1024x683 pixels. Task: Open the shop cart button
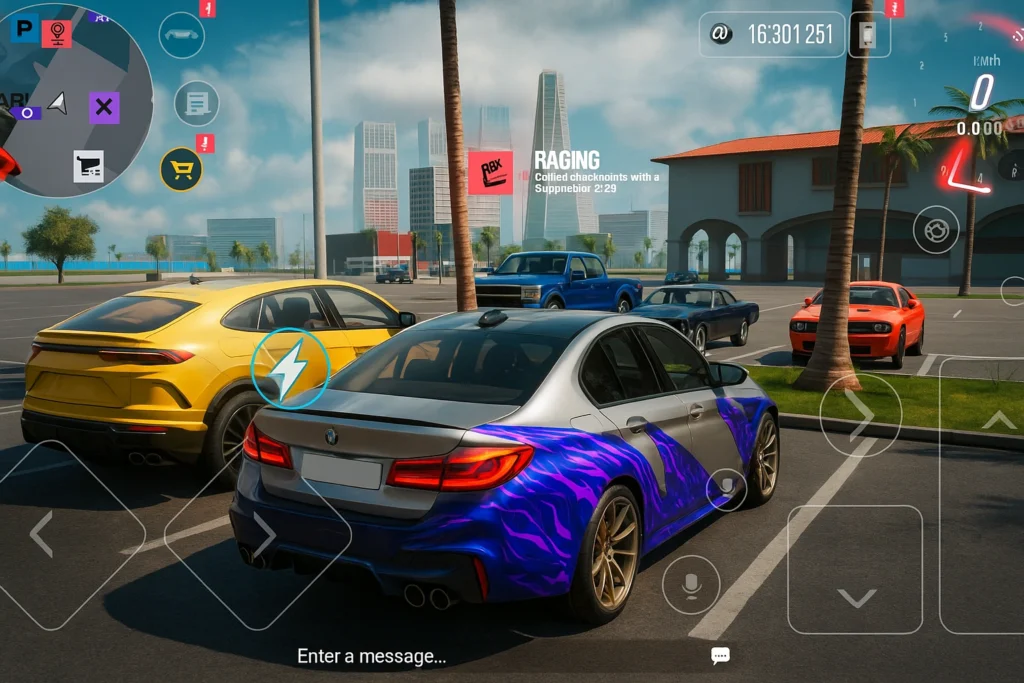(x=181, y=169)
